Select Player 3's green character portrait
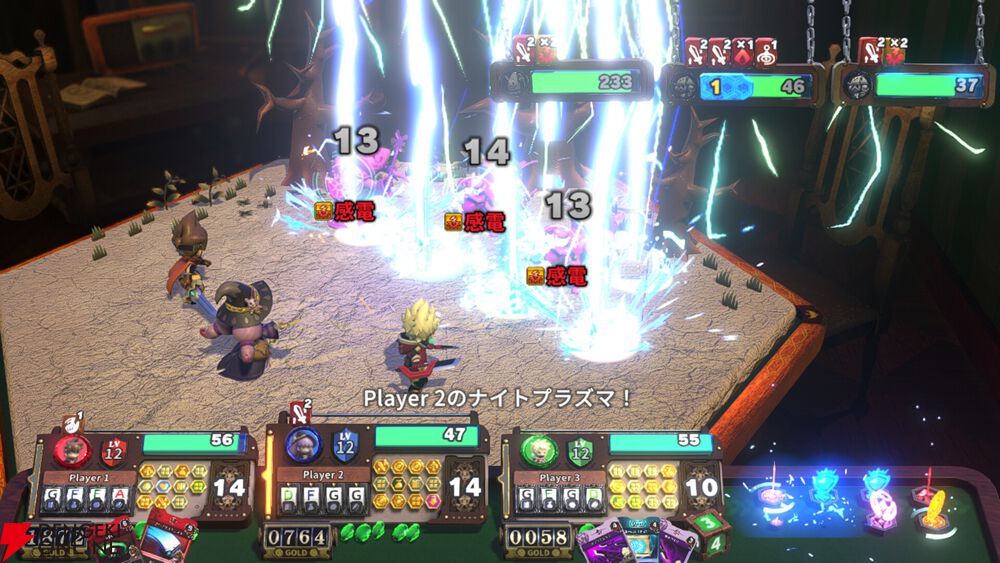Viewport: 1000px width, 563px height. coord(537,446)
